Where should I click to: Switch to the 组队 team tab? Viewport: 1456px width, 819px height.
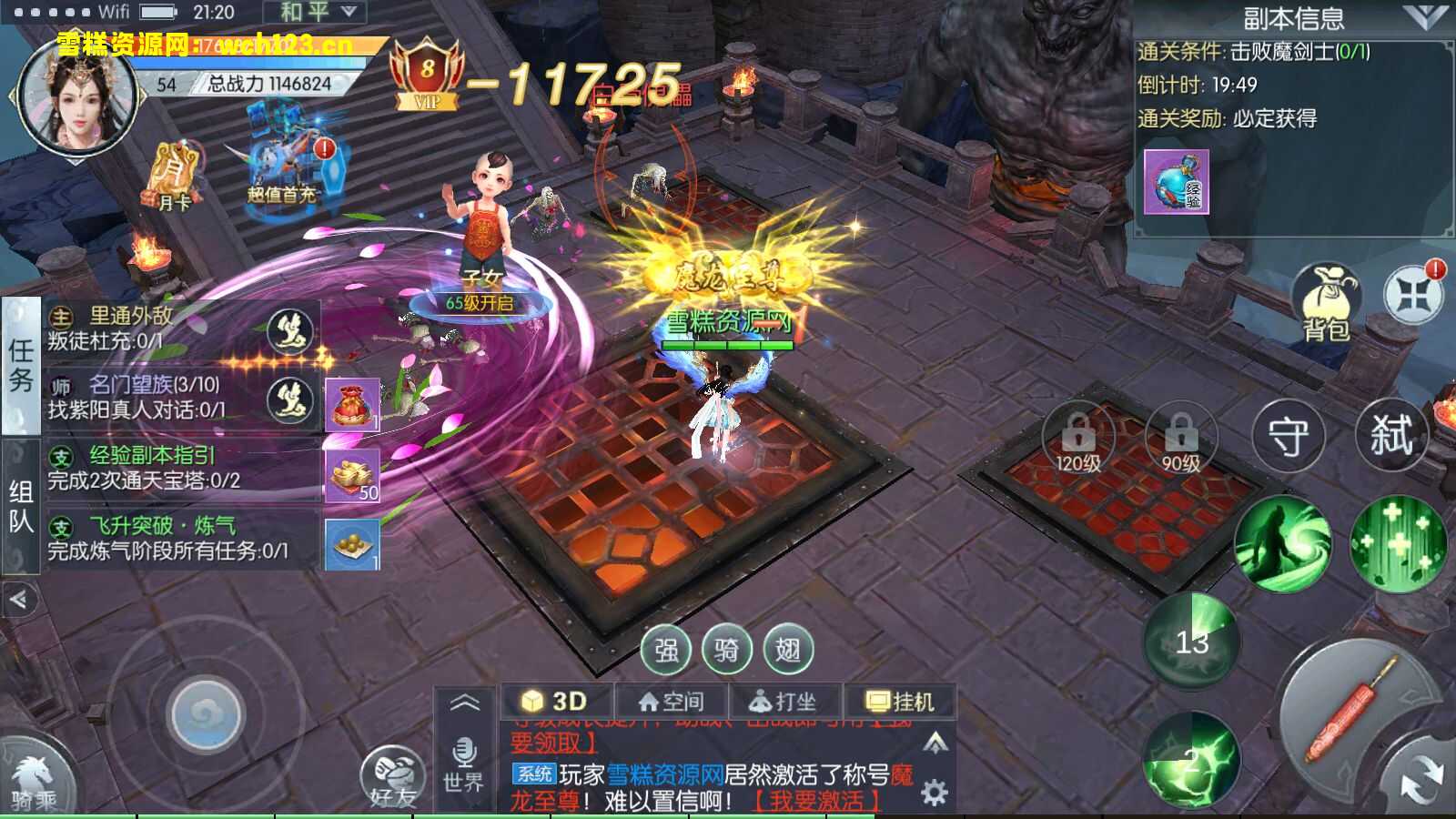(x=20, y=506)
